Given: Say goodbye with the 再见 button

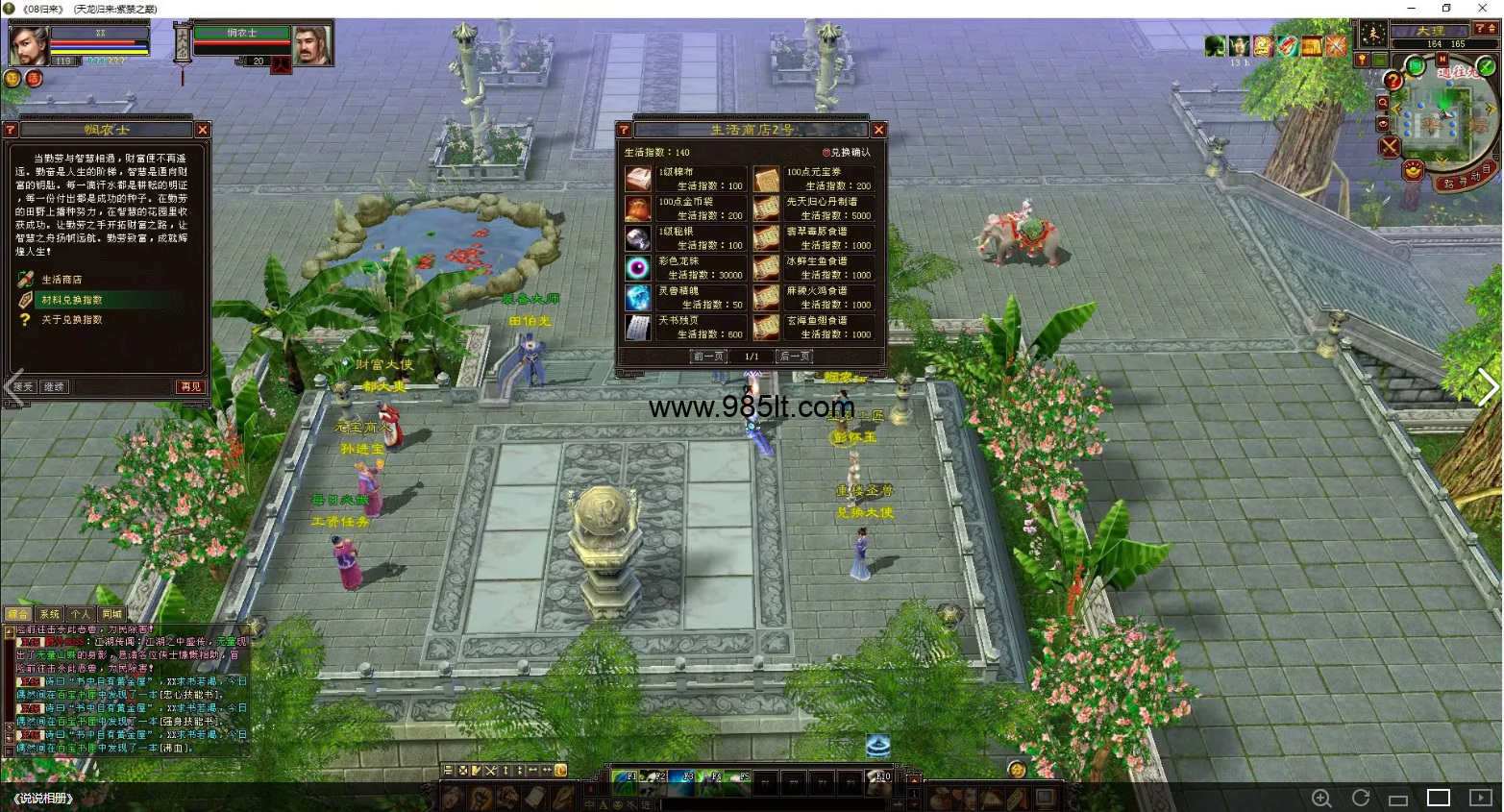Looking at the screenshot, I should tap(190, 386).
